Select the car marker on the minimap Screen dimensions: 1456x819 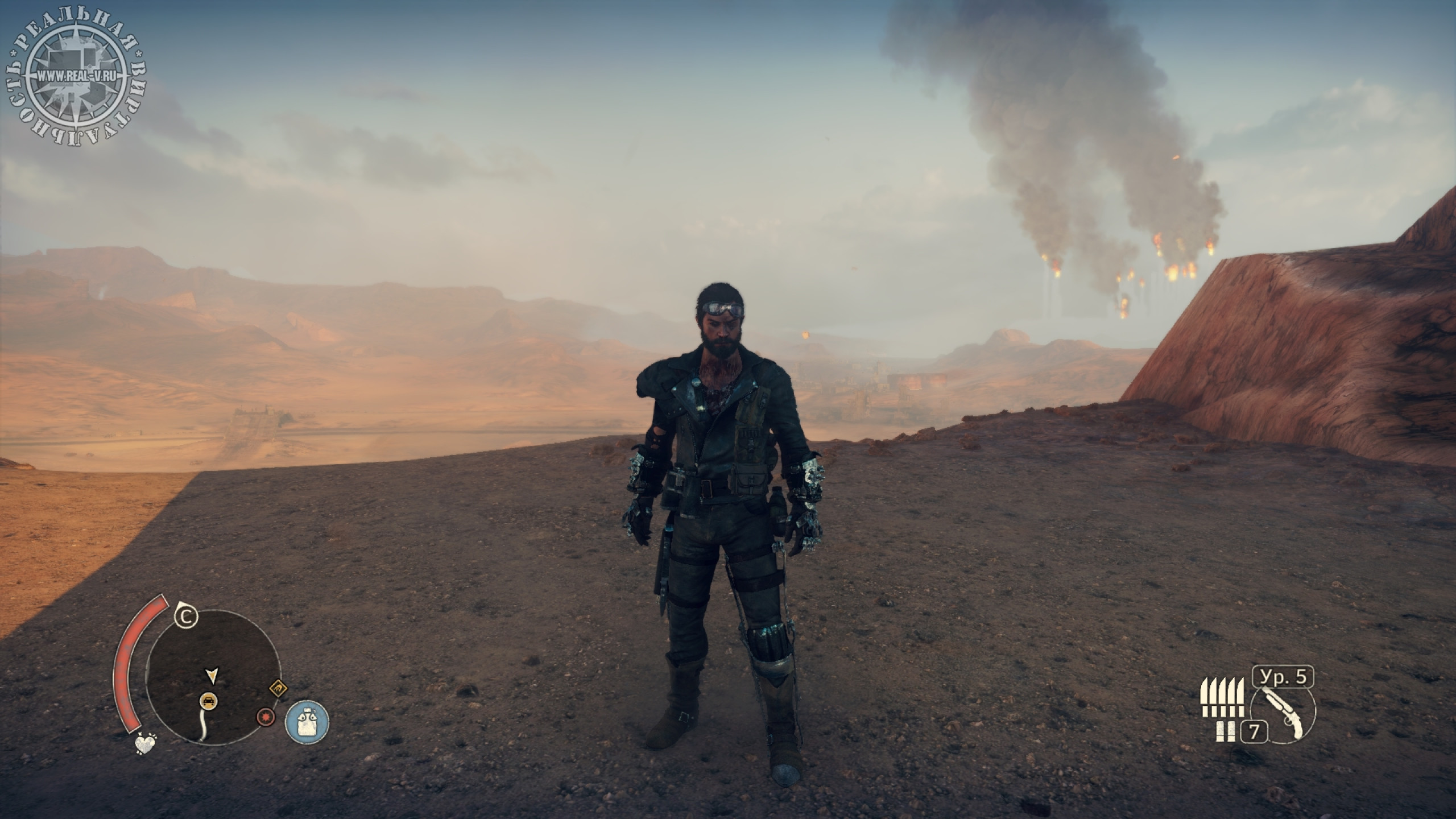(x=209, y=700)
